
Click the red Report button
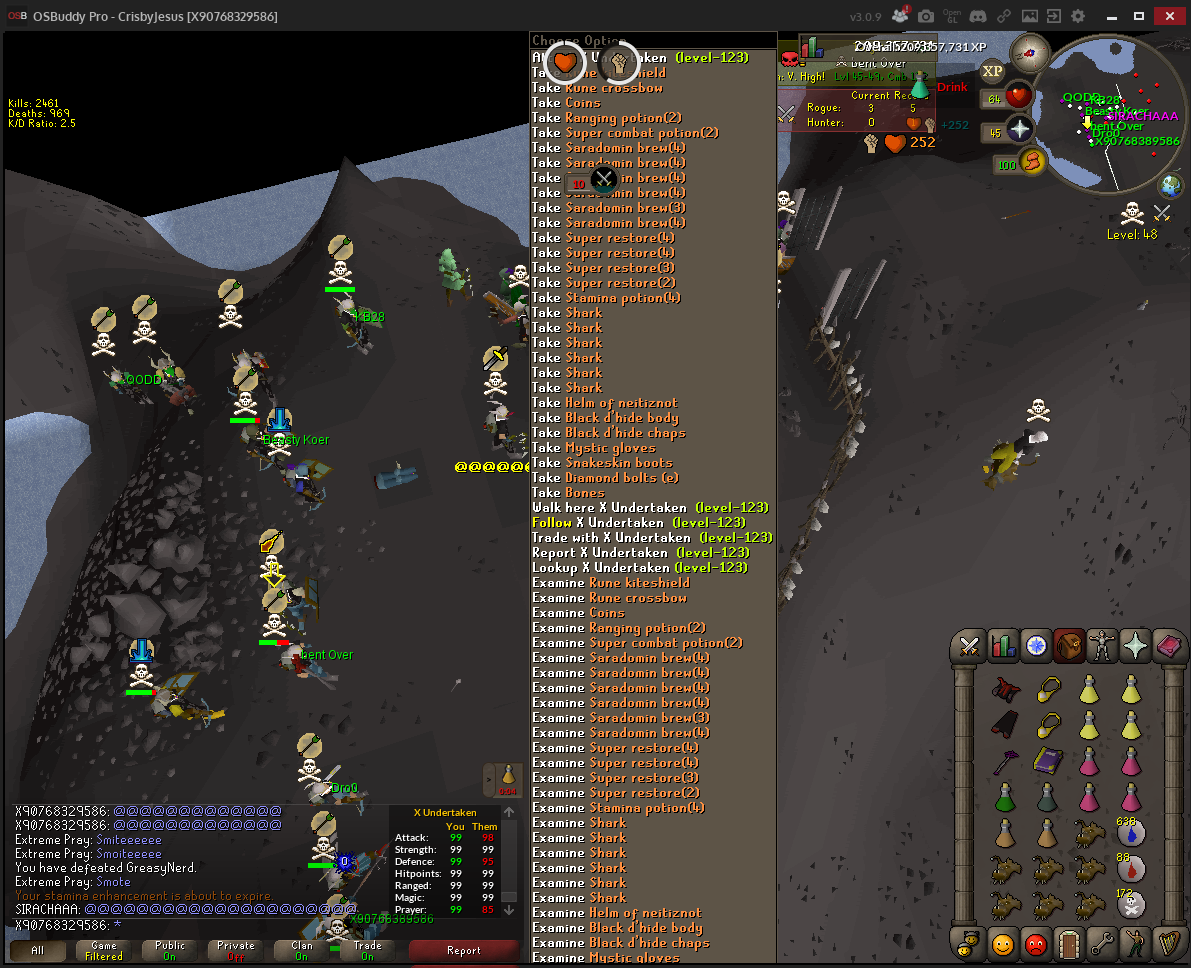coord(463,950)
